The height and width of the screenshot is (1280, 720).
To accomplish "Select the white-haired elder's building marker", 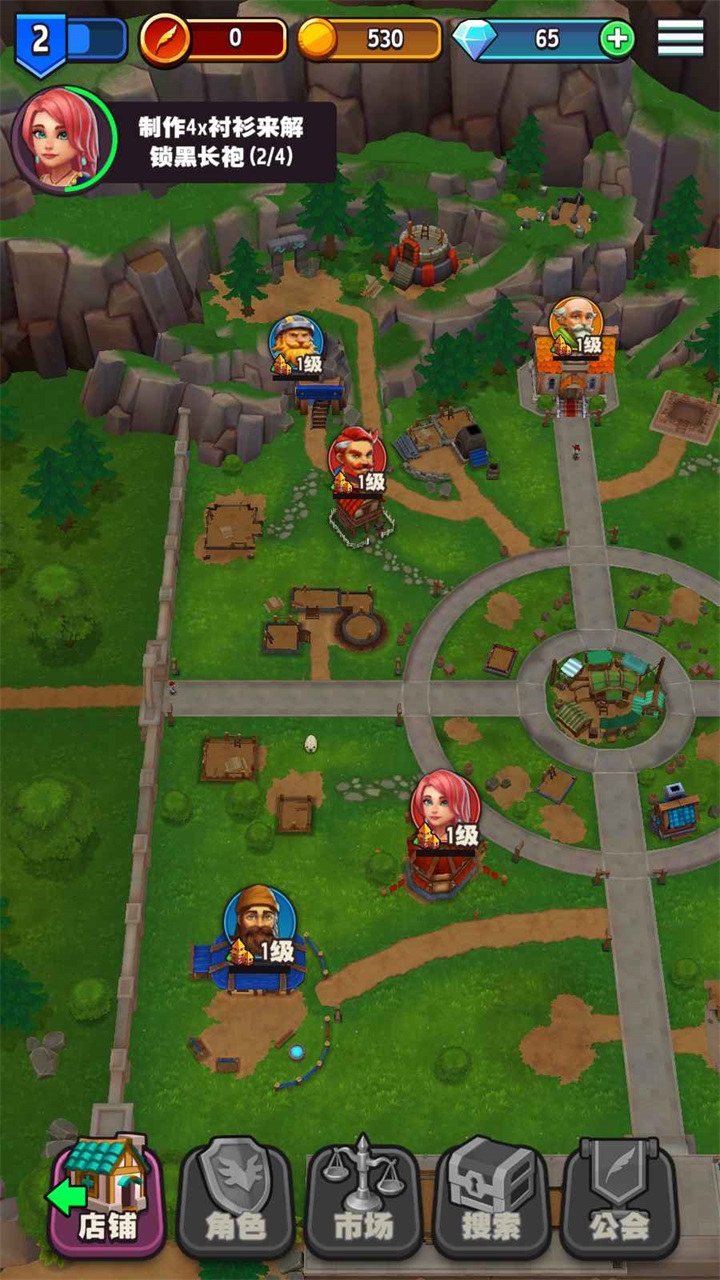I will [576, 324].
